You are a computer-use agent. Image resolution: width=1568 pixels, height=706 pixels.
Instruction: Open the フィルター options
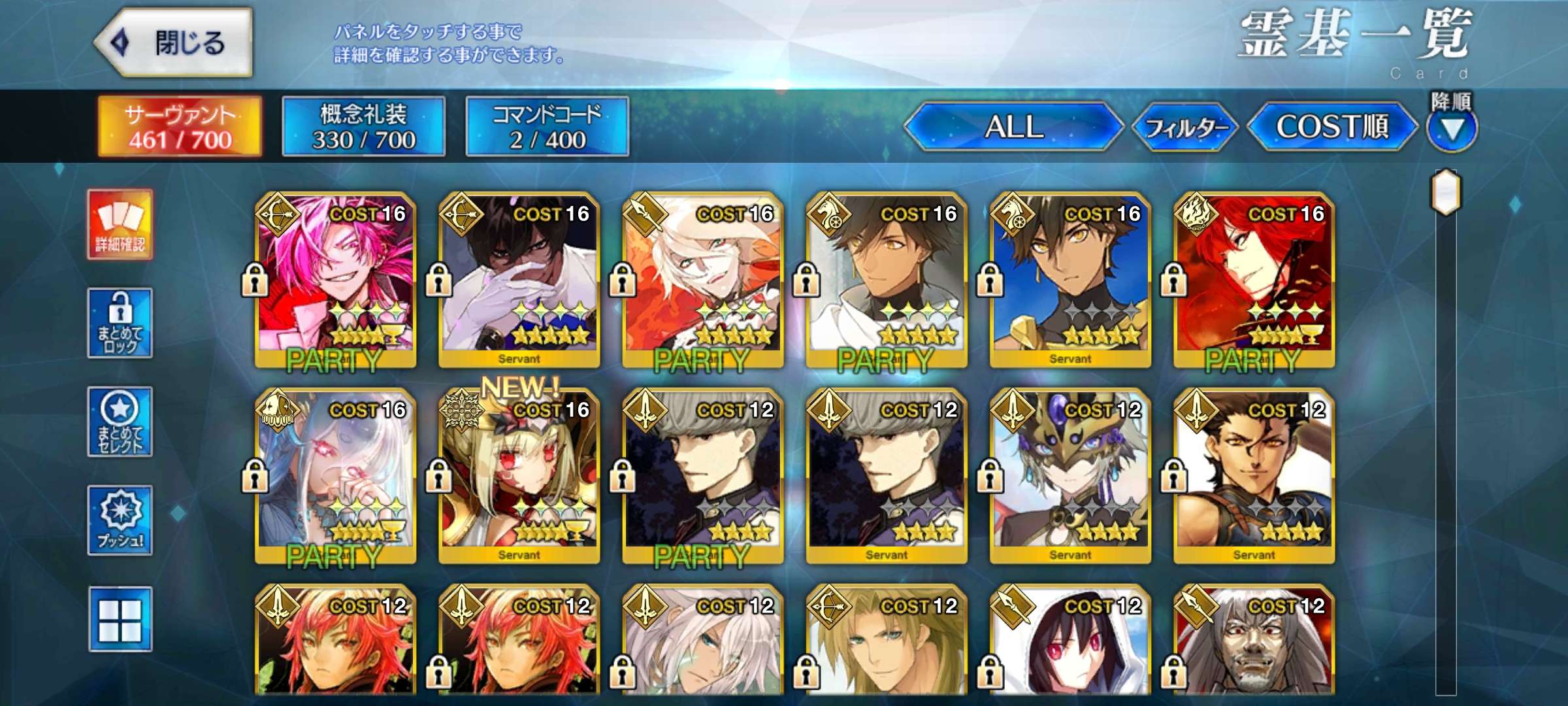click(1184, 127)
